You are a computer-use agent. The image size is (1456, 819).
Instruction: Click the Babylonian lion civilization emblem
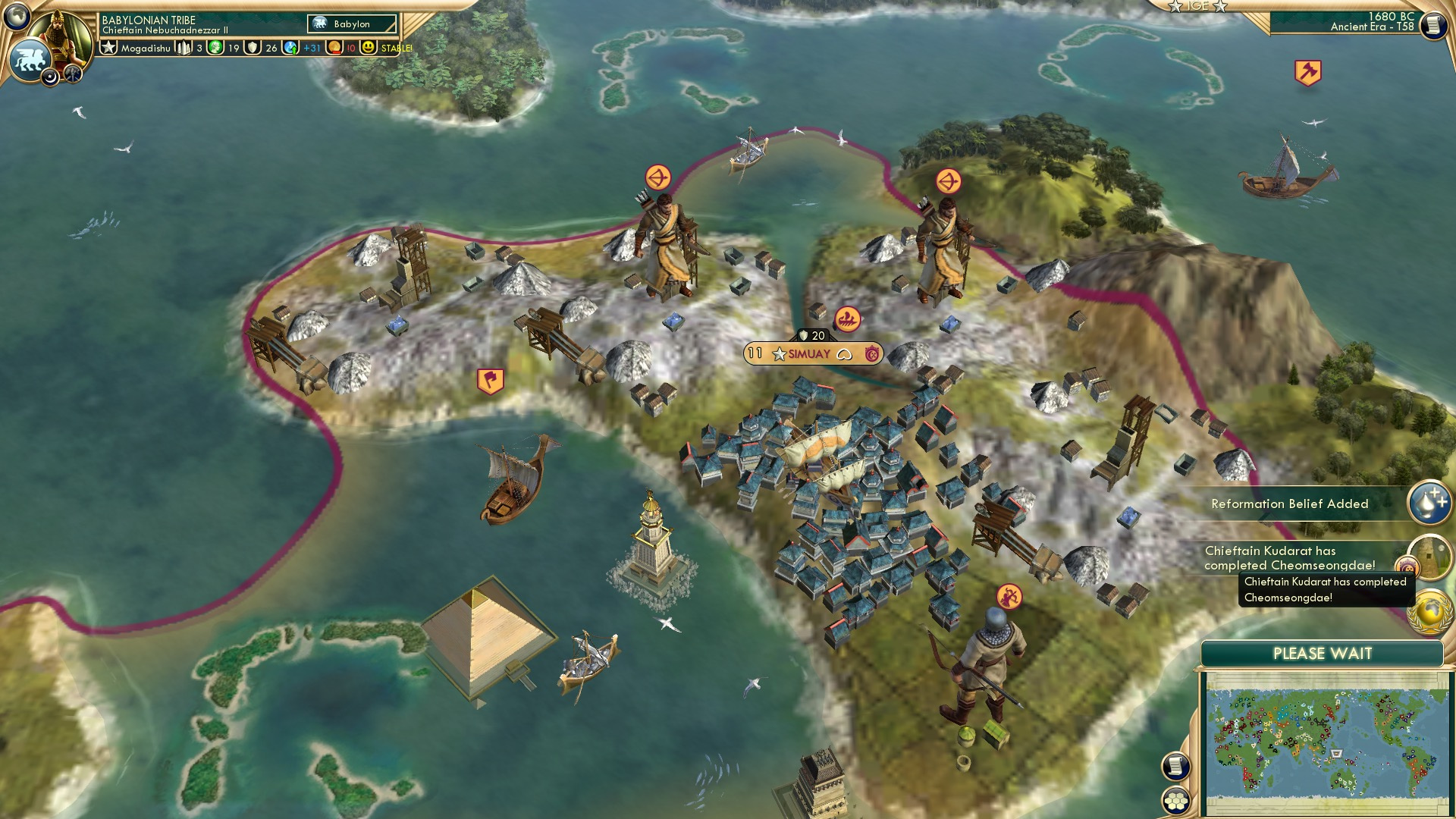(x=30, y=57)
